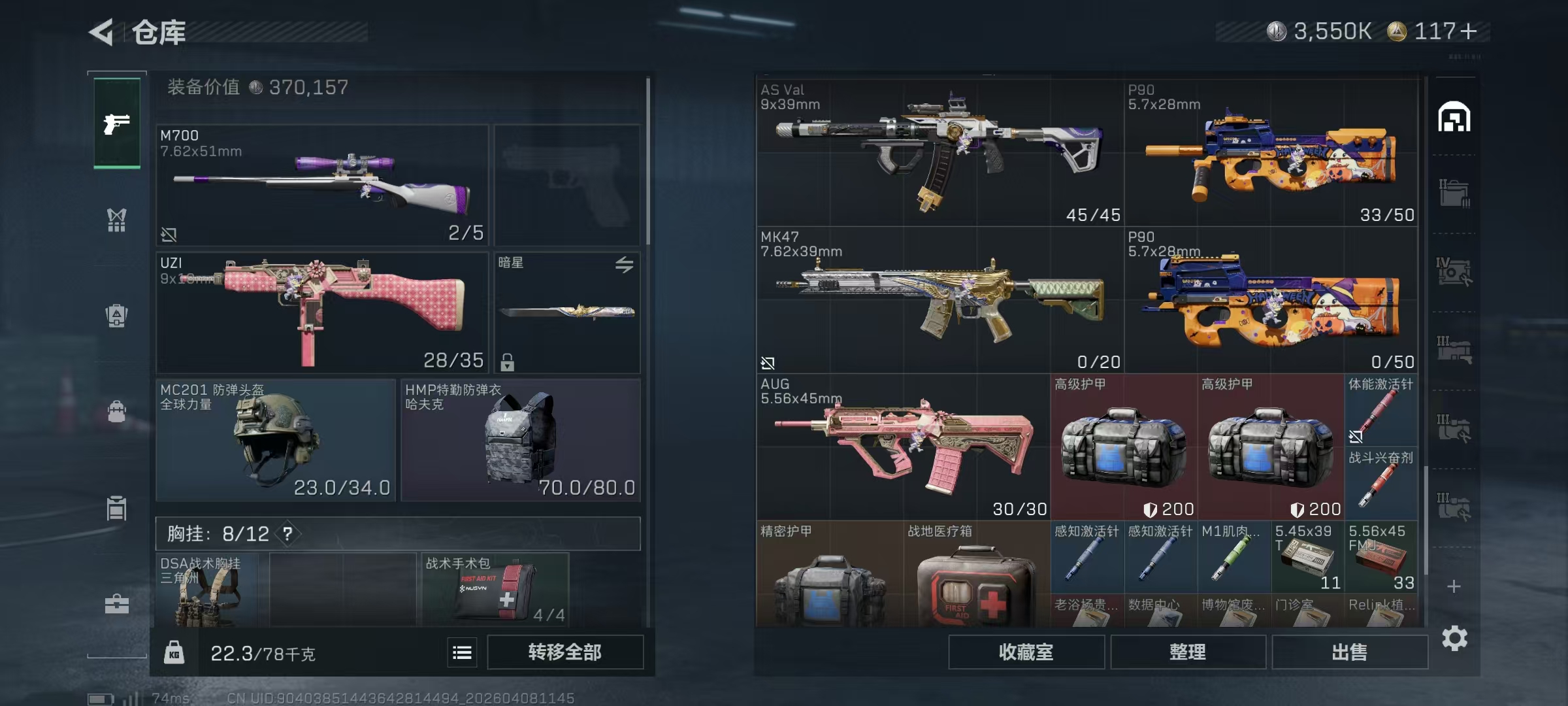This screenshot has width=1568, height=706.
Task: Click the 出售 sell button
Action: [1349, 652]
